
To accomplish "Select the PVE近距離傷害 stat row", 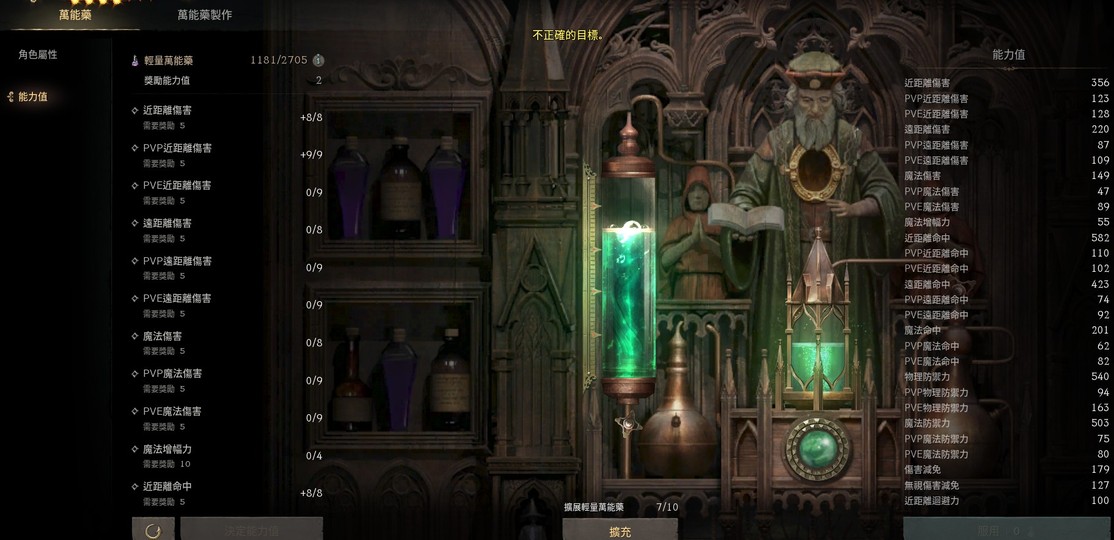I will 226,191.
